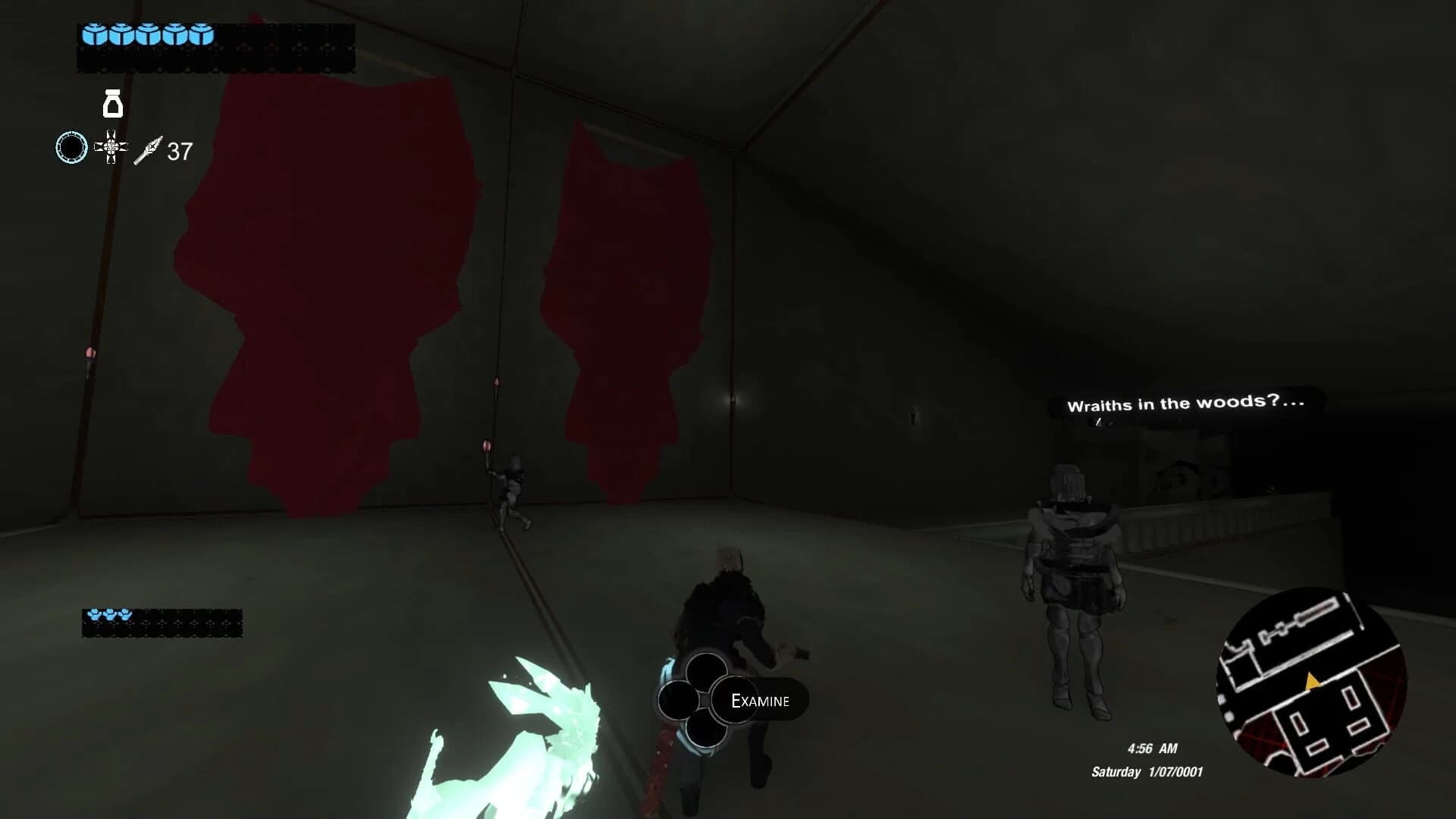Screen dimensions: 1456x819
Task: Click the arrow ammo icon showing 37
Action: [149, 152]
